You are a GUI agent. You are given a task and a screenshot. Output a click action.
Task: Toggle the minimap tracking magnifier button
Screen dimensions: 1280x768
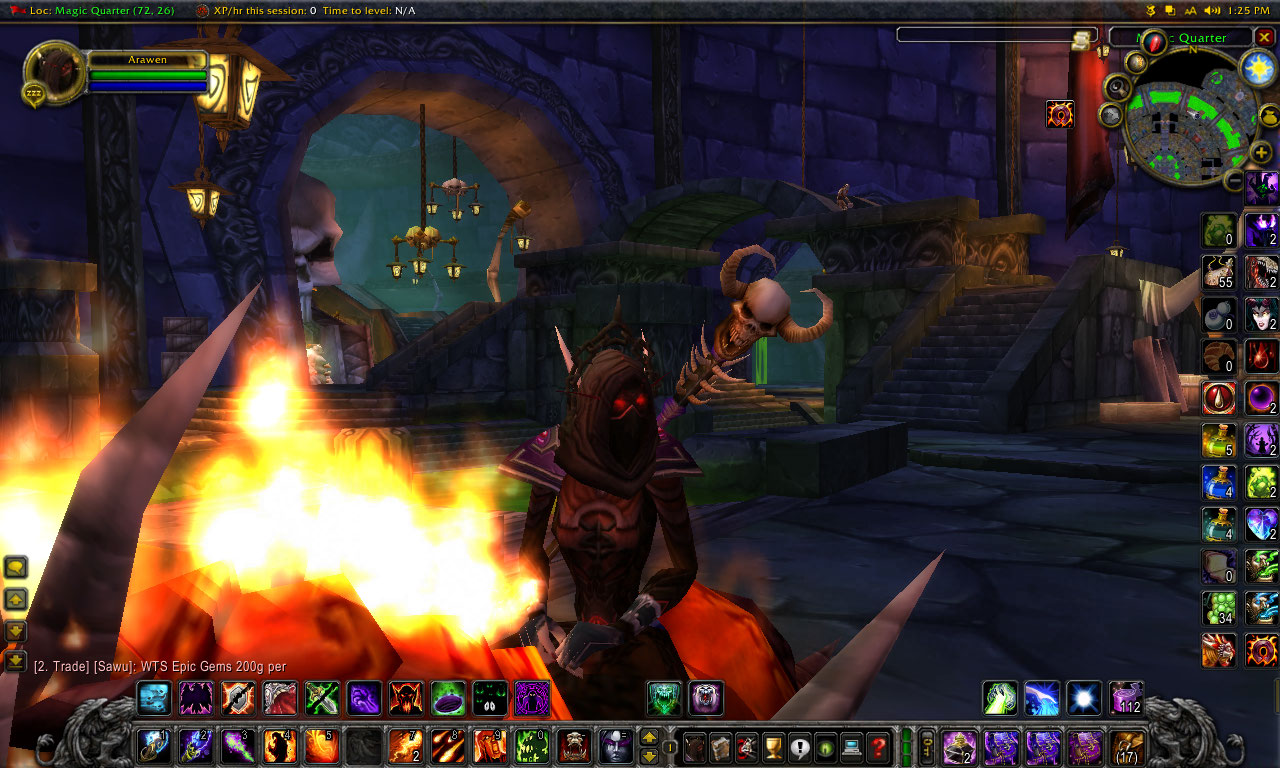pos(1117,88)
